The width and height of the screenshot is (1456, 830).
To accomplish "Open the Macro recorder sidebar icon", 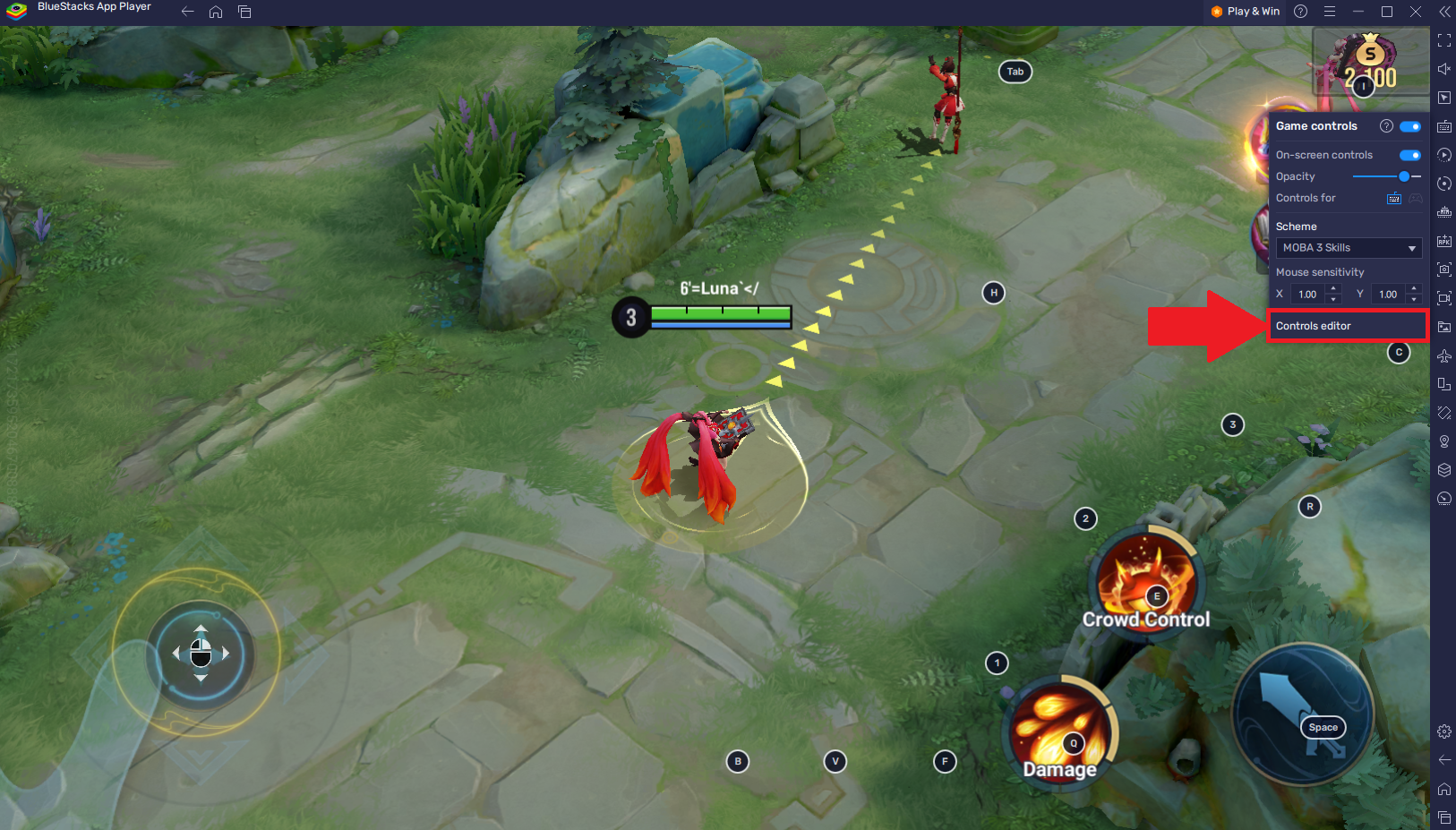I will pos(1444,155).
